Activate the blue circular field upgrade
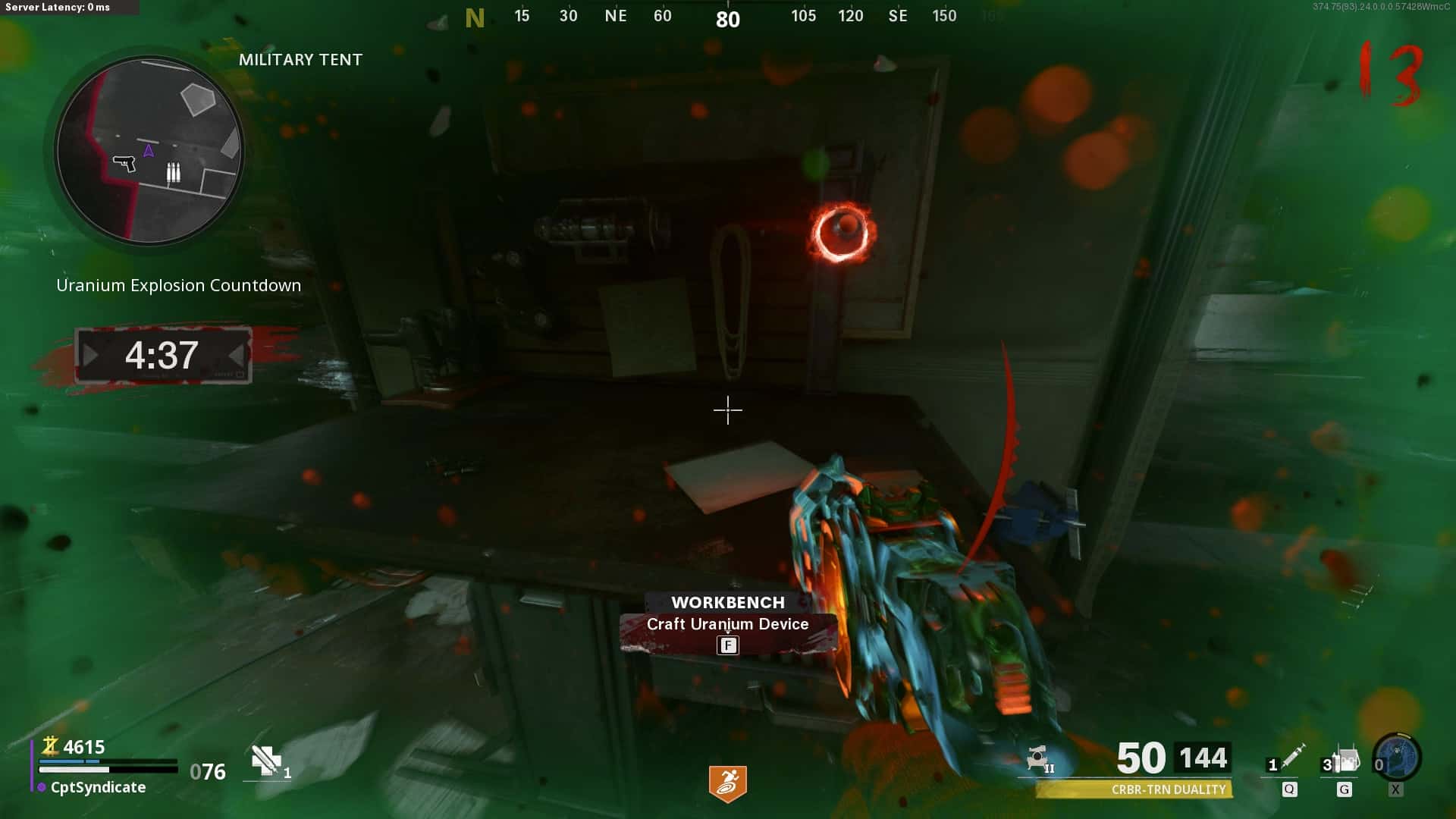1456x819 pixels. coord(1397,757)
